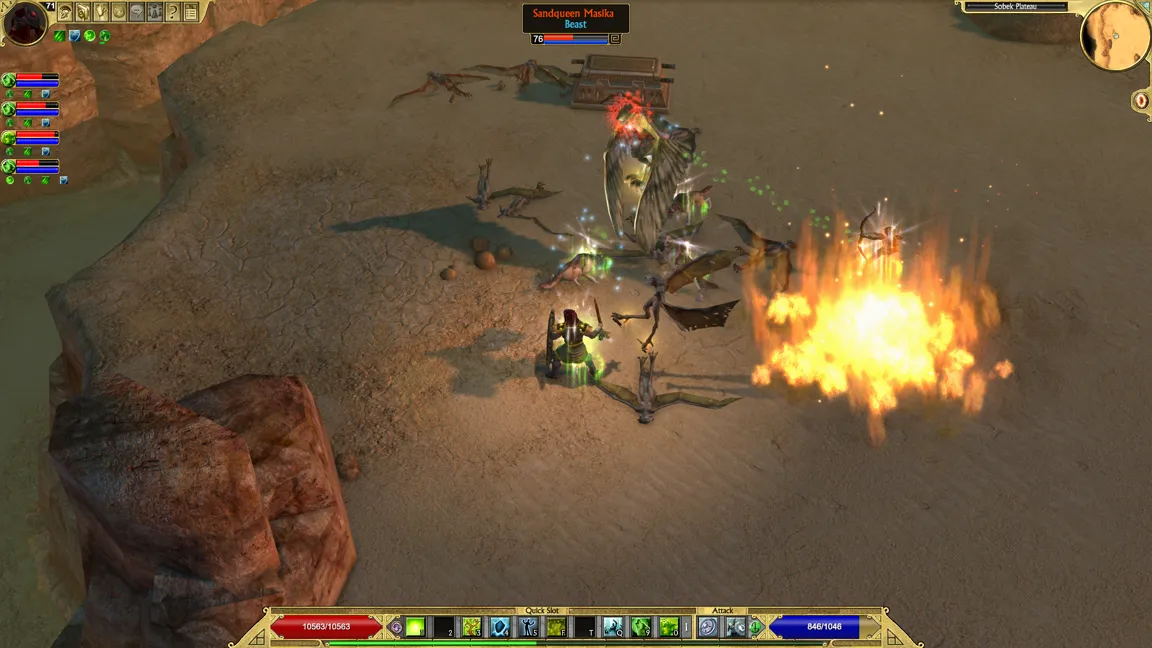Open the party members icon
The image size is (1152, 648).
155,12
